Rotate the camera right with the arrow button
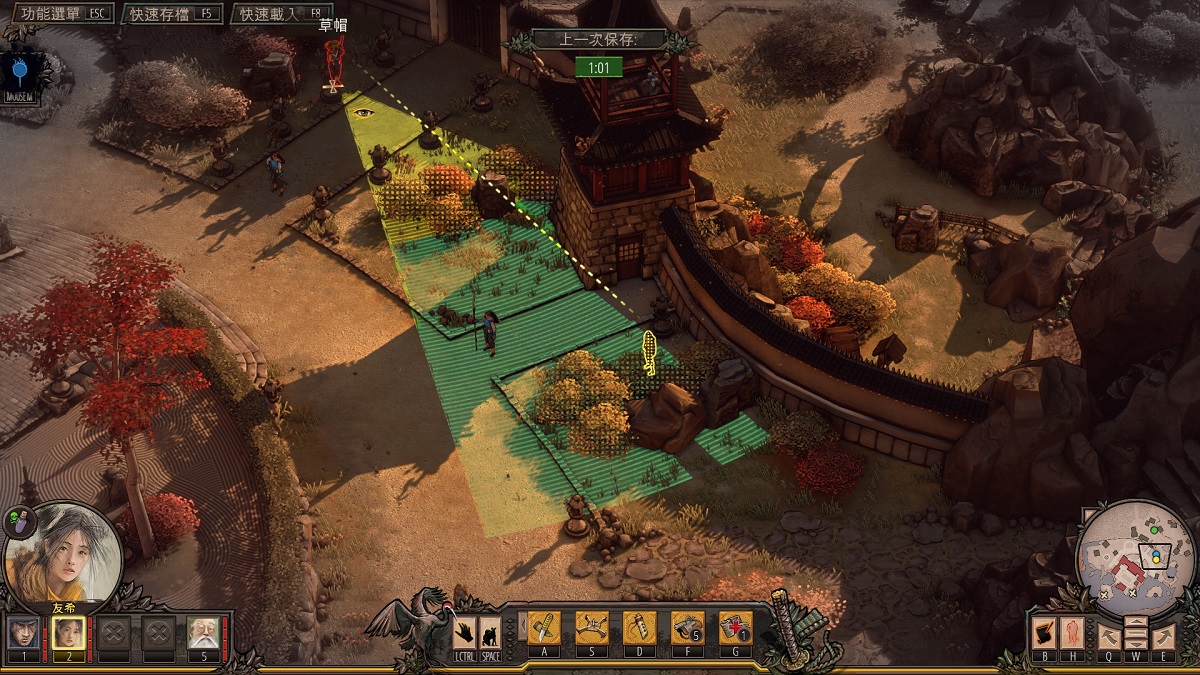This screenshot has width=1200, height=675. coord(1163,634)
